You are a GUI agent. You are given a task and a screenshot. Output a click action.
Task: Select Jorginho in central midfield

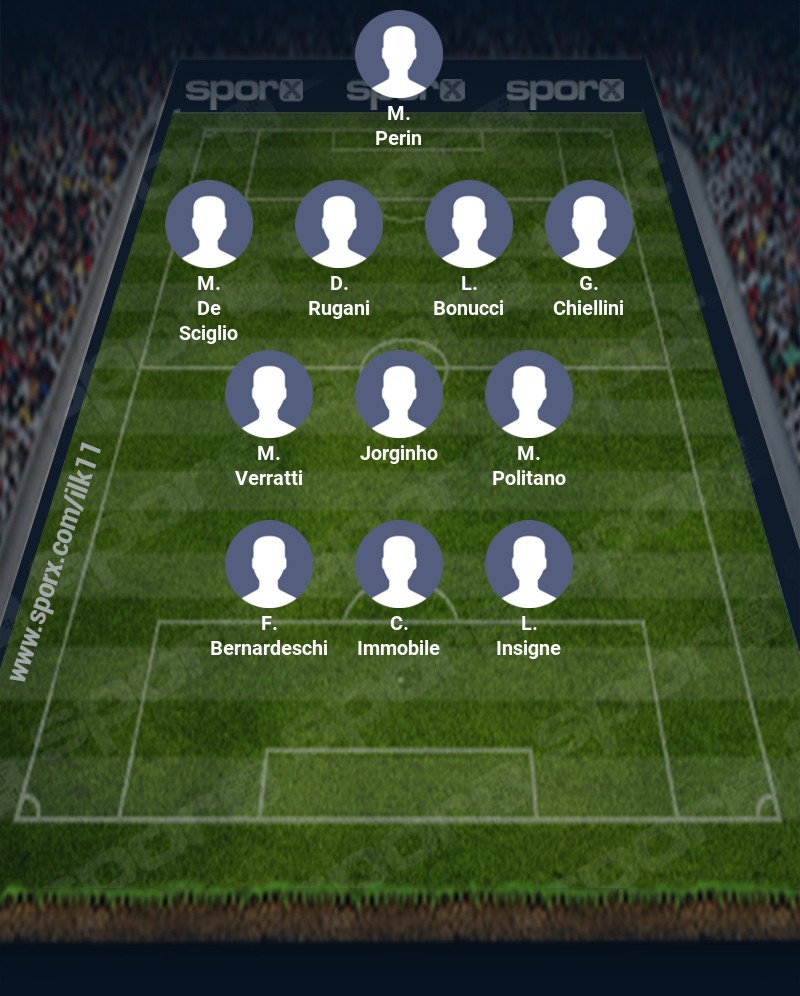pos(399,394)
